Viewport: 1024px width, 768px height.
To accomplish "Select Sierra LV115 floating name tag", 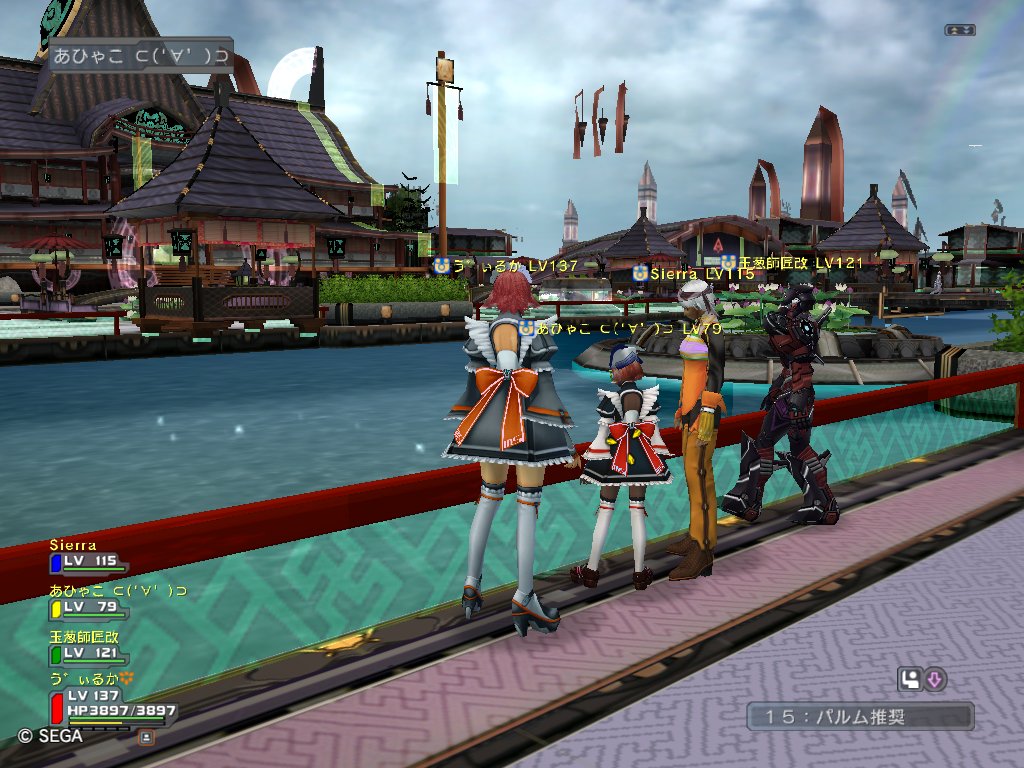I will [x=693, y=273].
